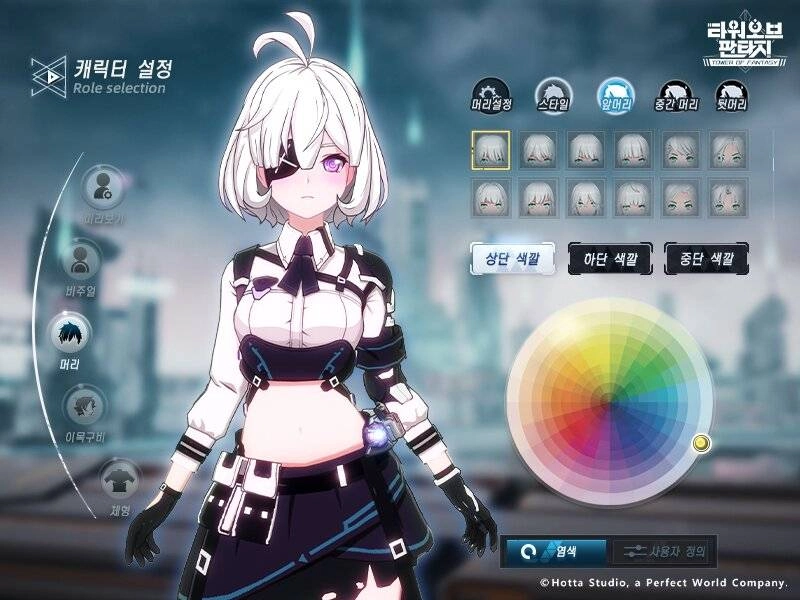Switch to the 중간 머리 middle hair tab

pyautogui.click(x=677, y=92)
